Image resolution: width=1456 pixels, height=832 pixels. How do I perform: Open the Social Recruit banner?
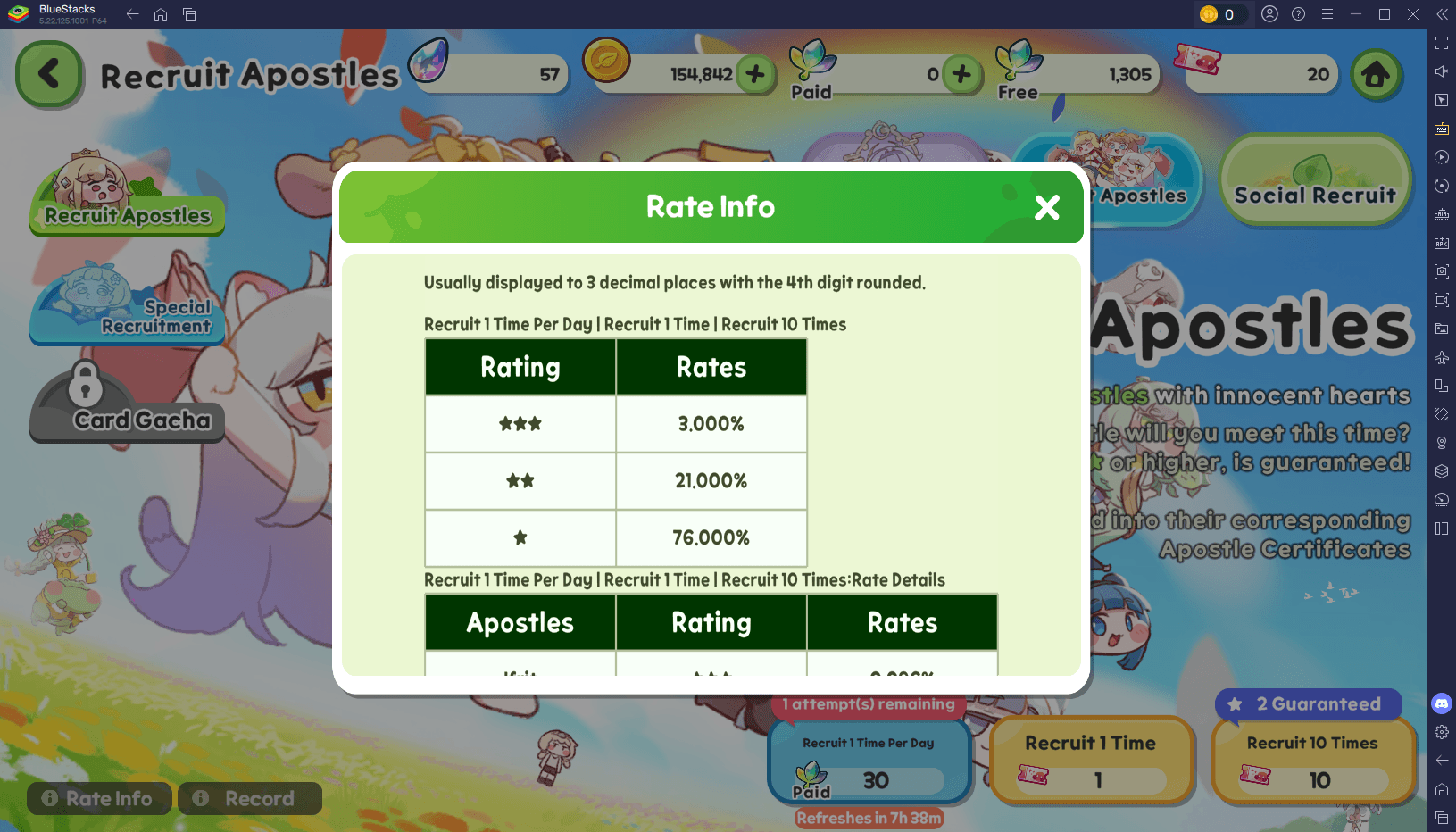pos(1314,181)
